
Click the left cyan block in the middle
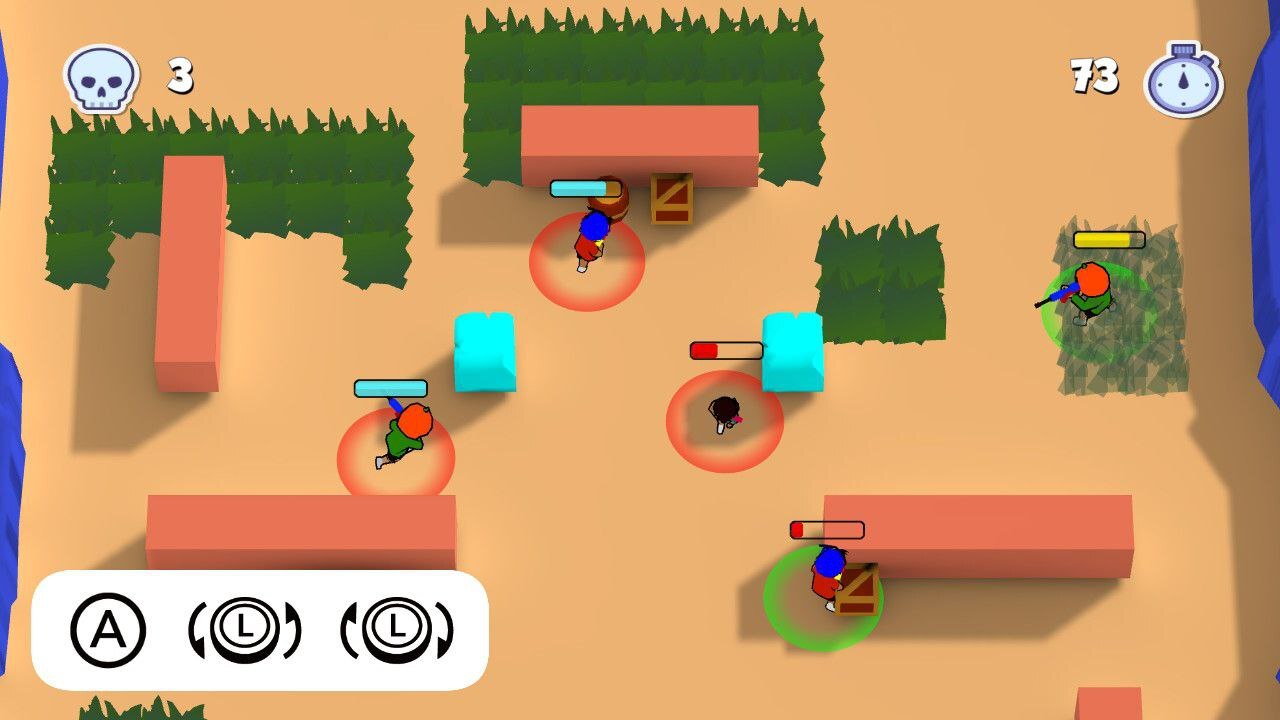coord(486,350)
